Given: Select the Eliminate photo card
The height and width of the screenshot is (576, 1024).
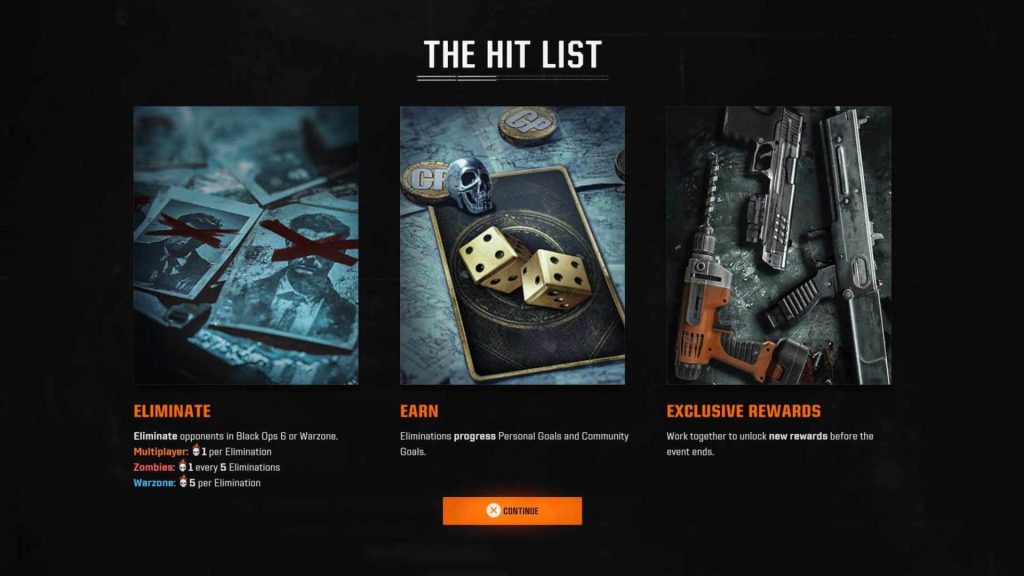Looking at the screenshot, I should point(246,245).
